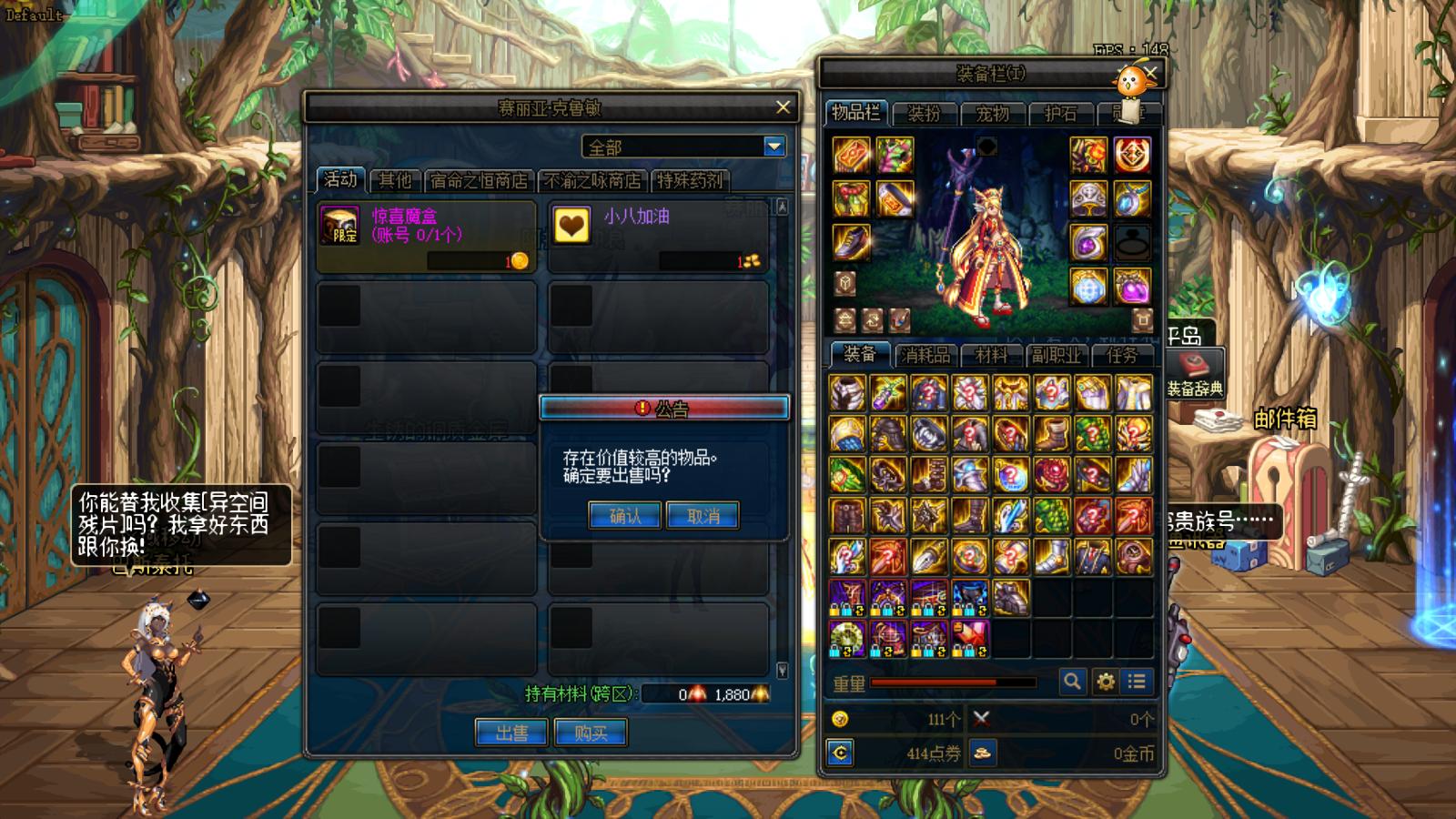This screenshot has width=1456, height=819.
Task: Cancel the sale with 取消
Action: 703,516
